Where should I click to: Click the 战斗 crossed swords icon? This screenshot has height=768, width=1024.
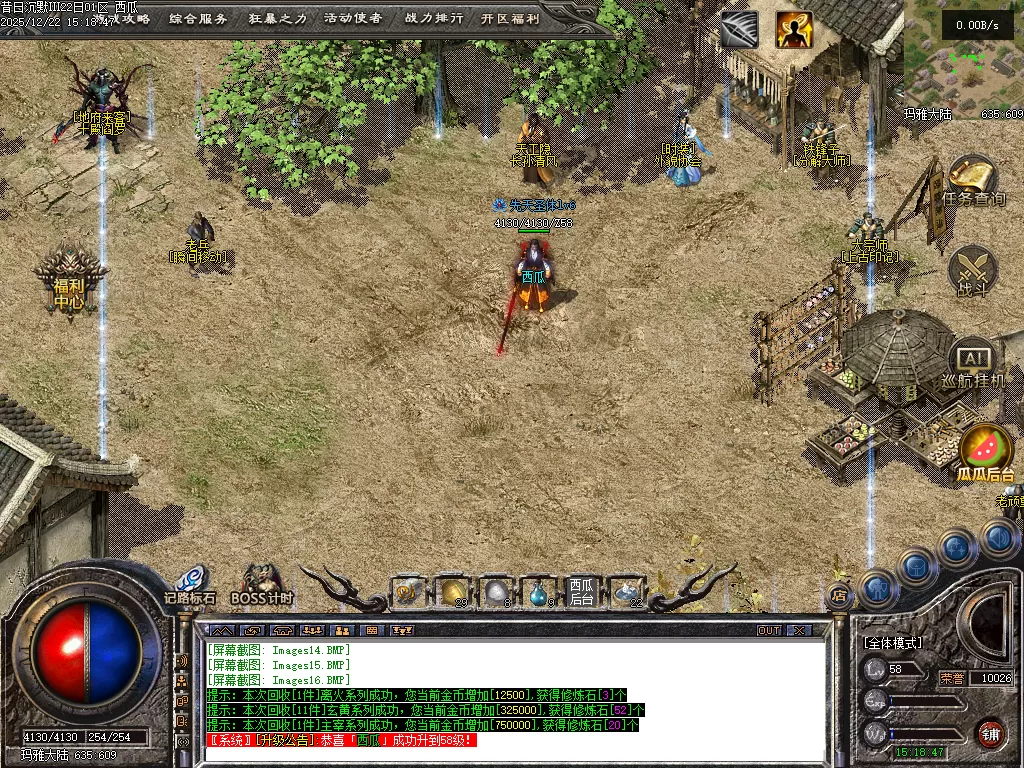pyautogui.click(x=973, y=272)
